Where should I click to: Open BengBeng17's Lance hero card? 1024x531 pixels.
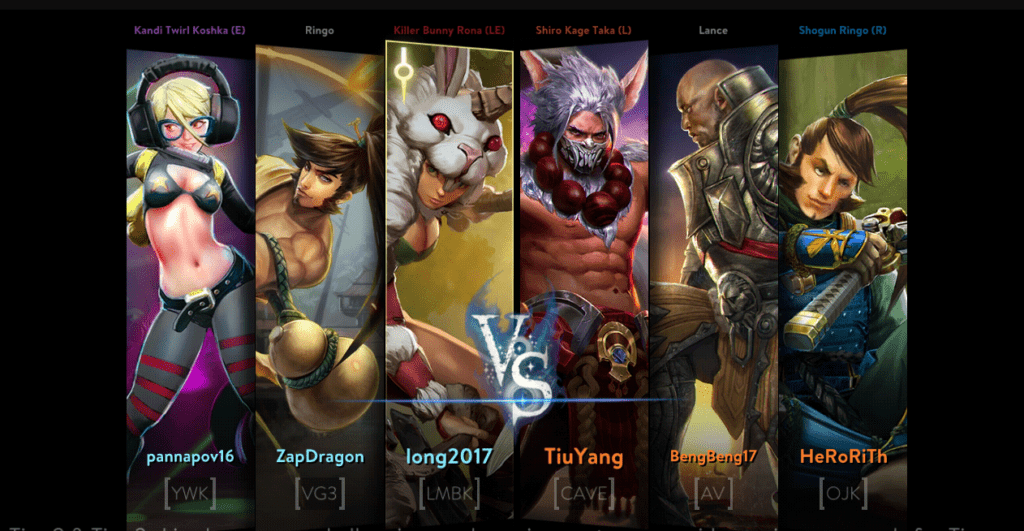[x=713, y=250]
